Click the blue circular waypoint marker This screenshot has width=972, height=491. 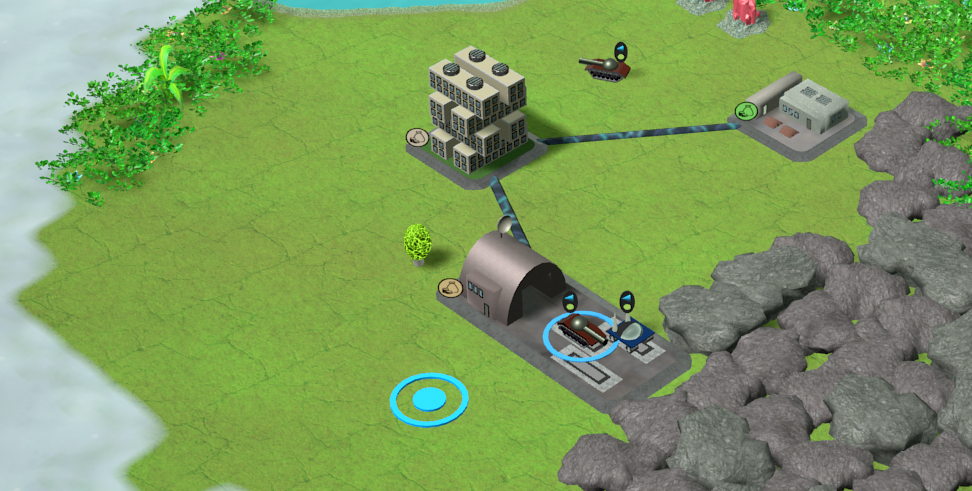(x=429, y=400)
